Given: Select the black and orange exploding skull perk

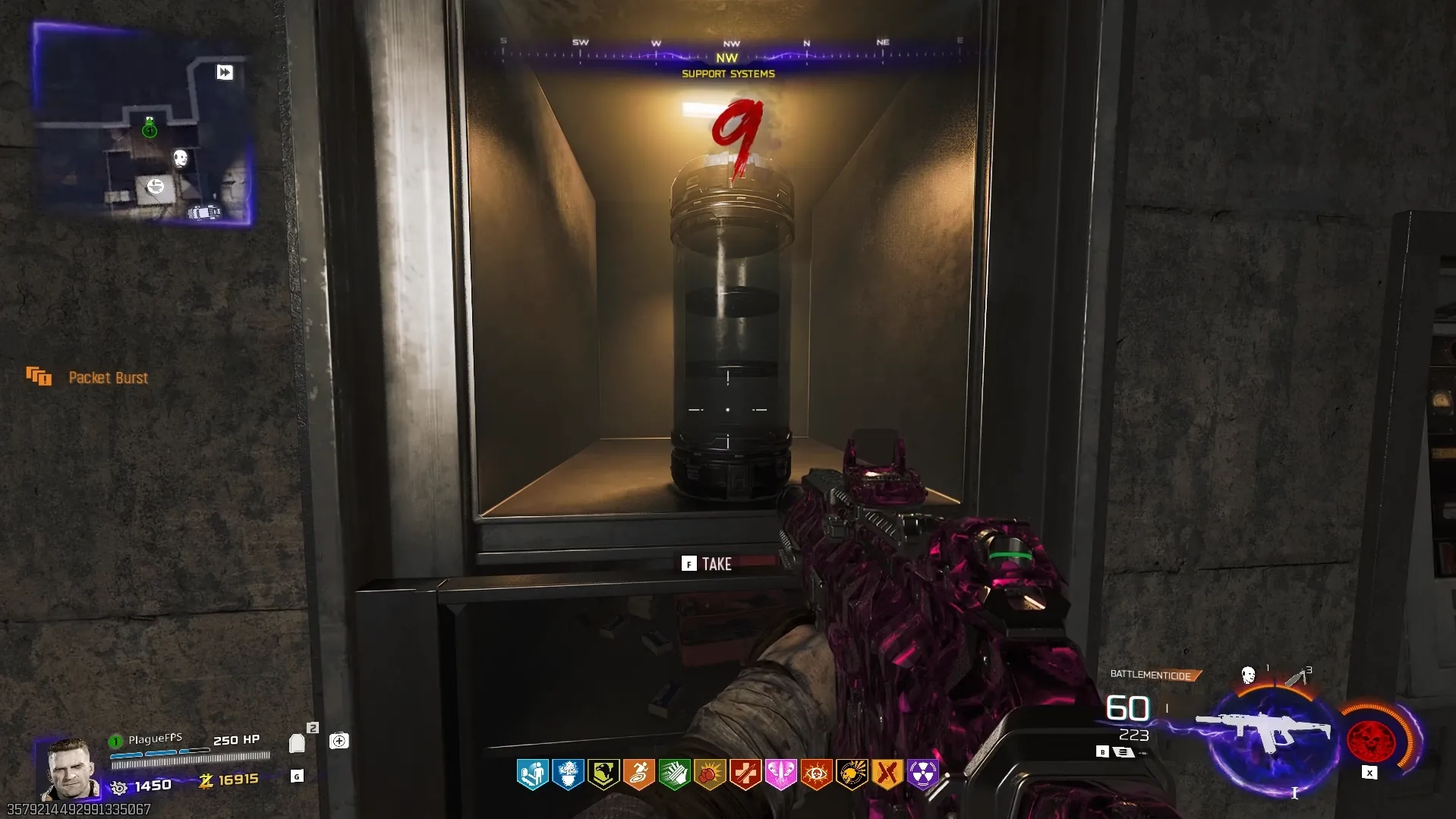Looking at the screenshot, I should coord(852,774).
